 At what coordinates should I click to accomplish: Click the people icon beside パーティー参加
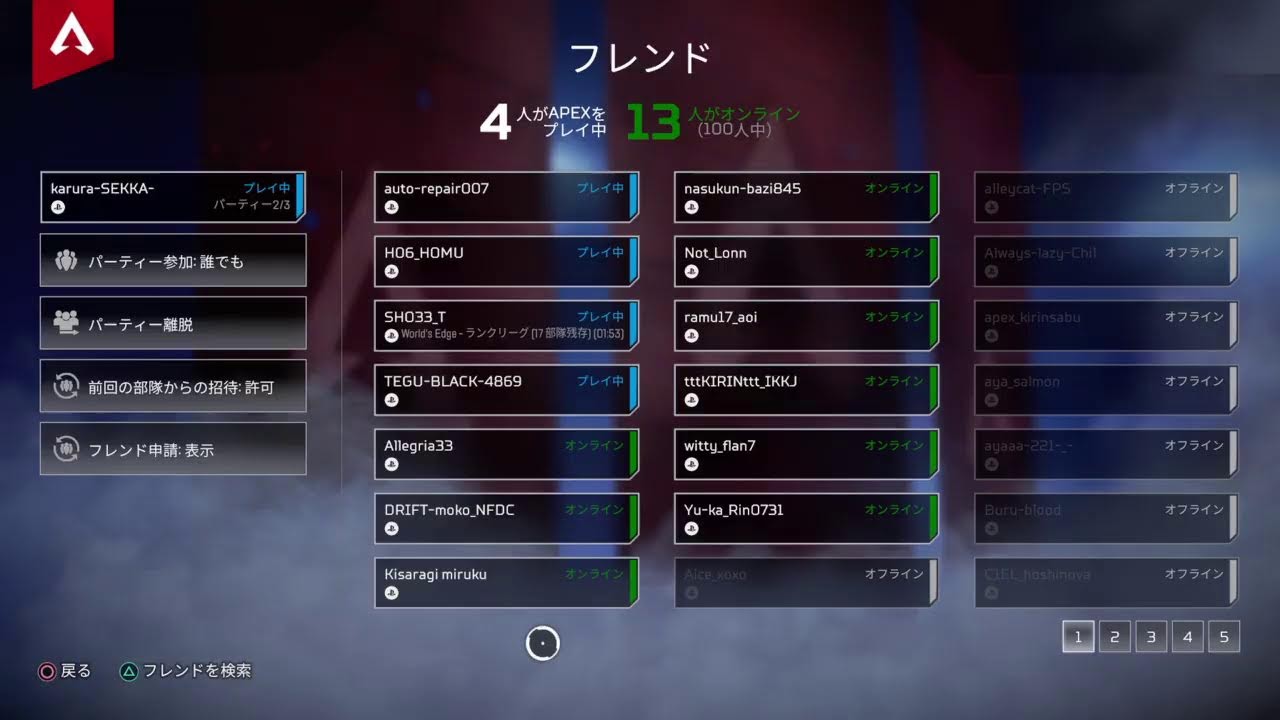coord(67,260)
